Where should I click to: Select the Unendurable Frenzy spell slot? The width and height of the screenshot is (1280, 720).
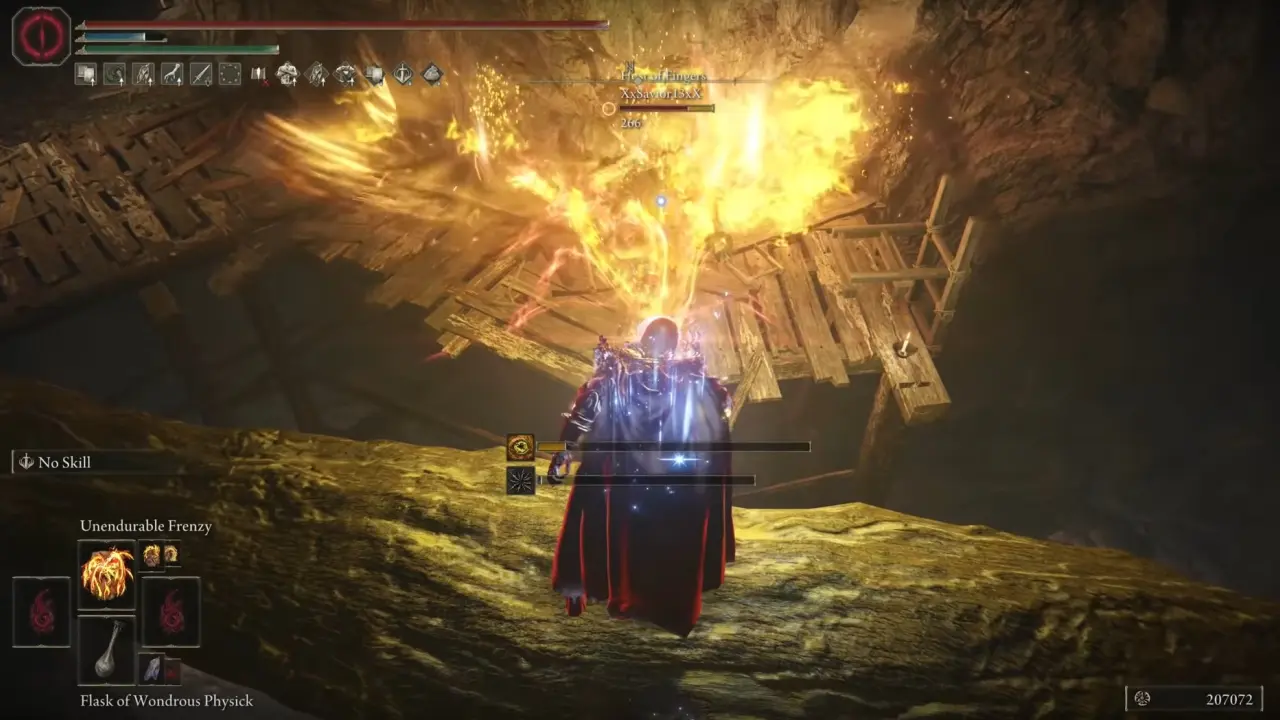[106, 574]
